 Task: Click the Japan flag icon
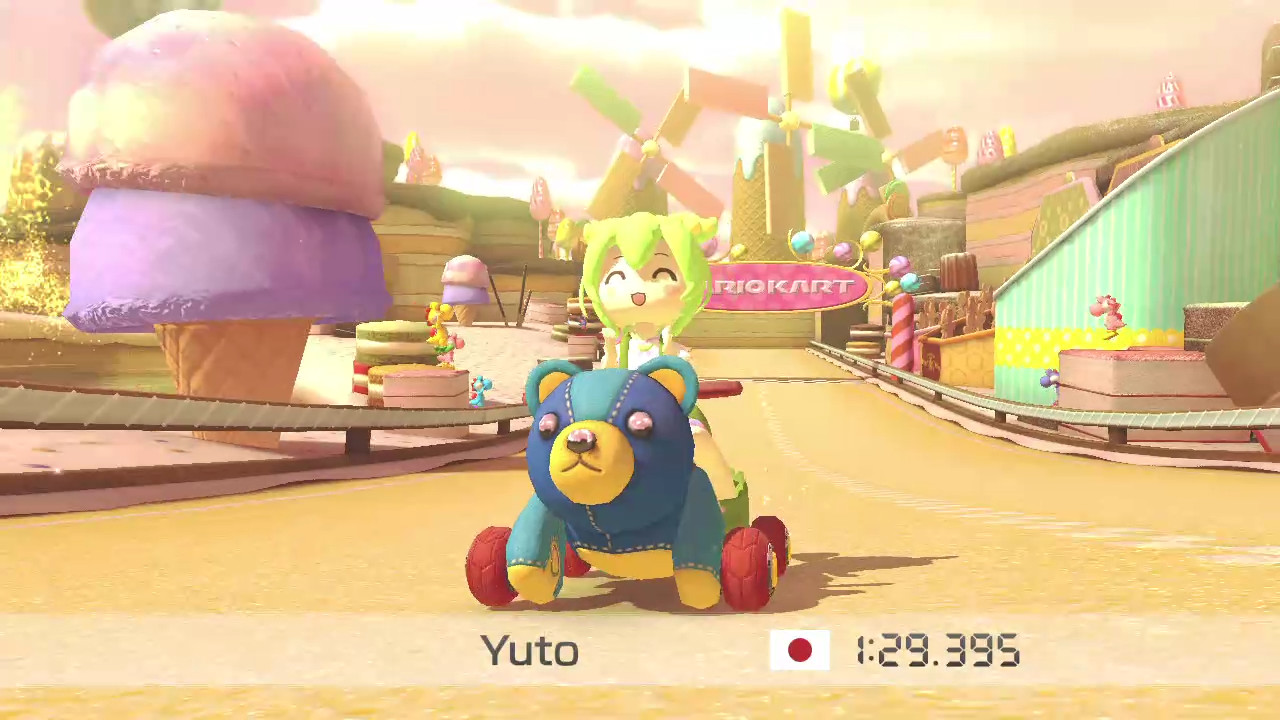coord(798,650)
